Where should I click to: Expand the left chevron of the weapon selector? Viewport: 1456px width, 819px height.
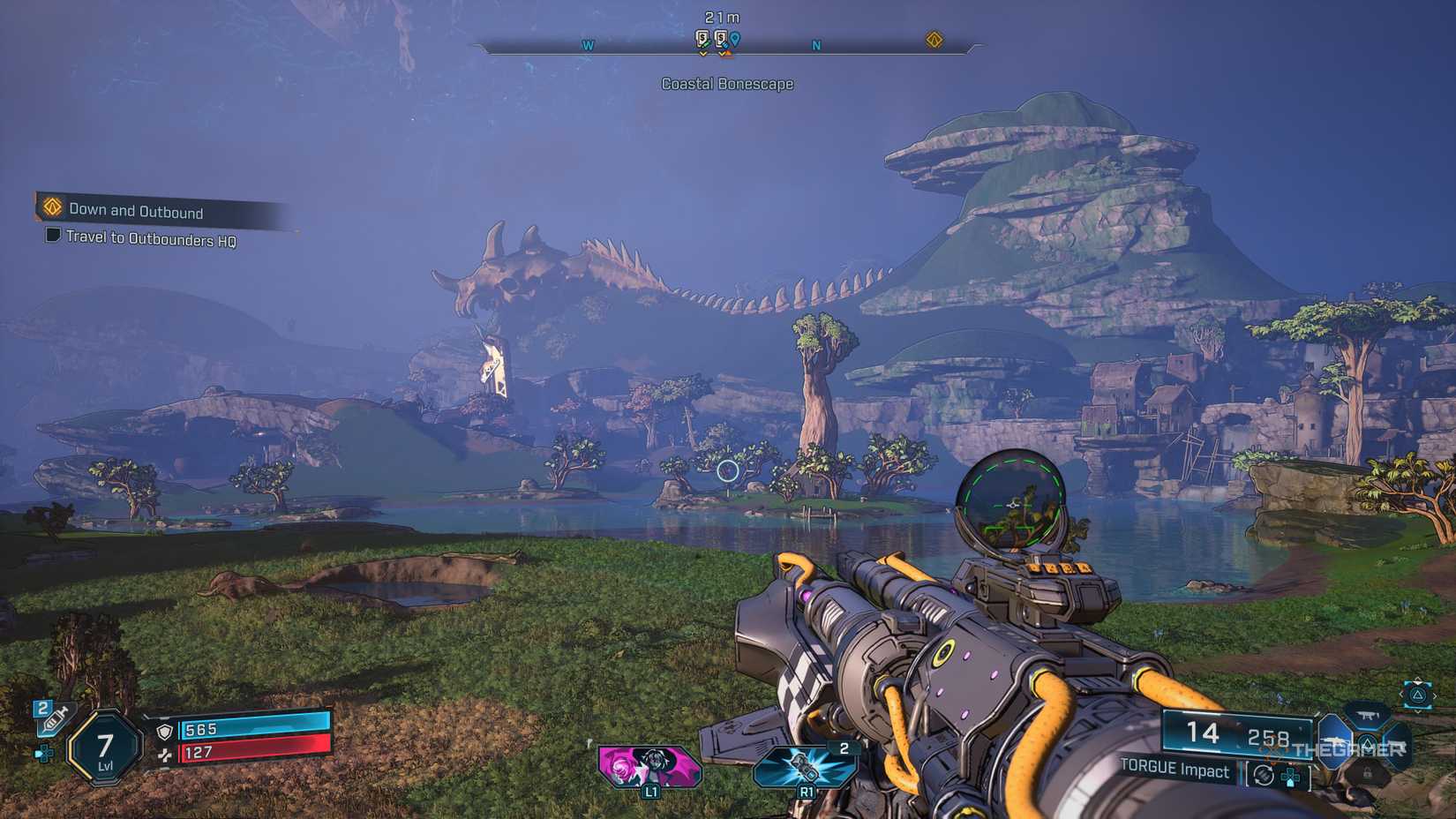(1402, 695)
